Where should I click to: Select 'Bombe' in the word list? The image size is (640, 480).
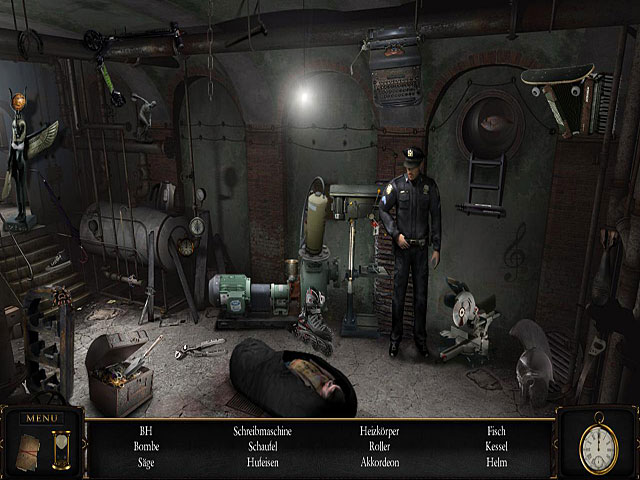coord(146,447)
